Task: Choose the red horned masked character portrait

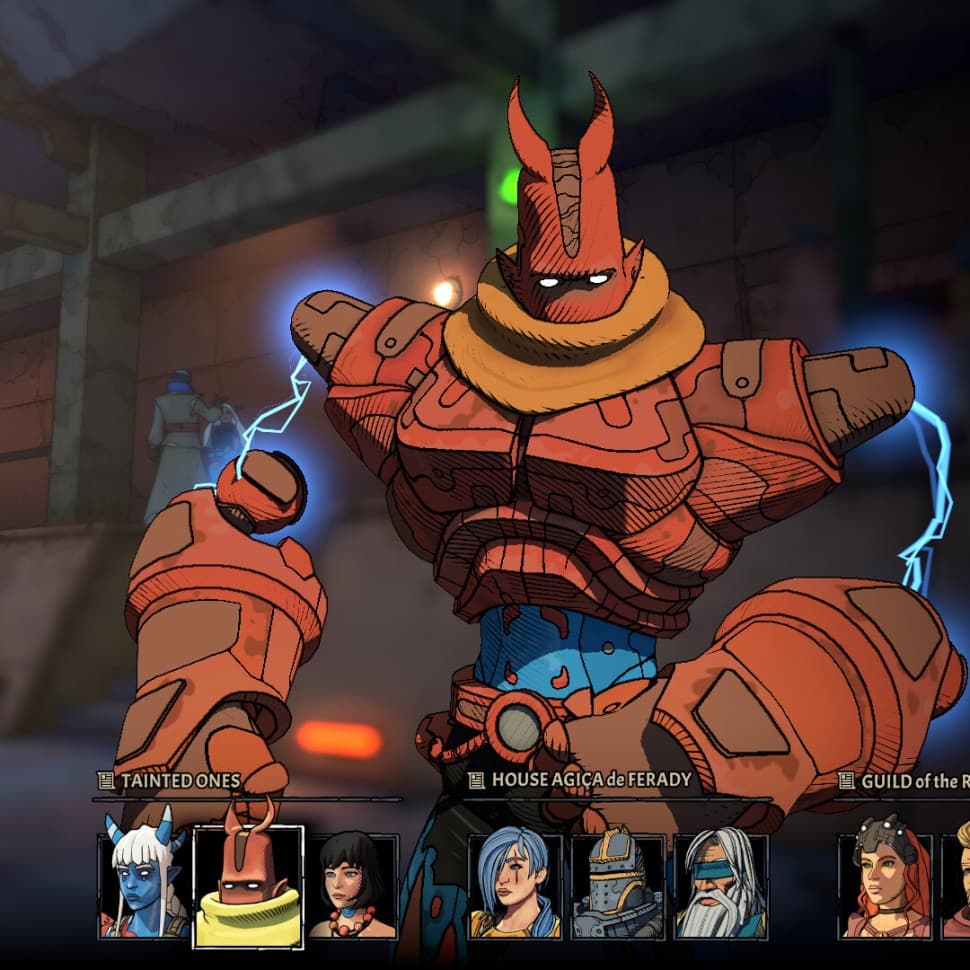Action: pos(248,885)
